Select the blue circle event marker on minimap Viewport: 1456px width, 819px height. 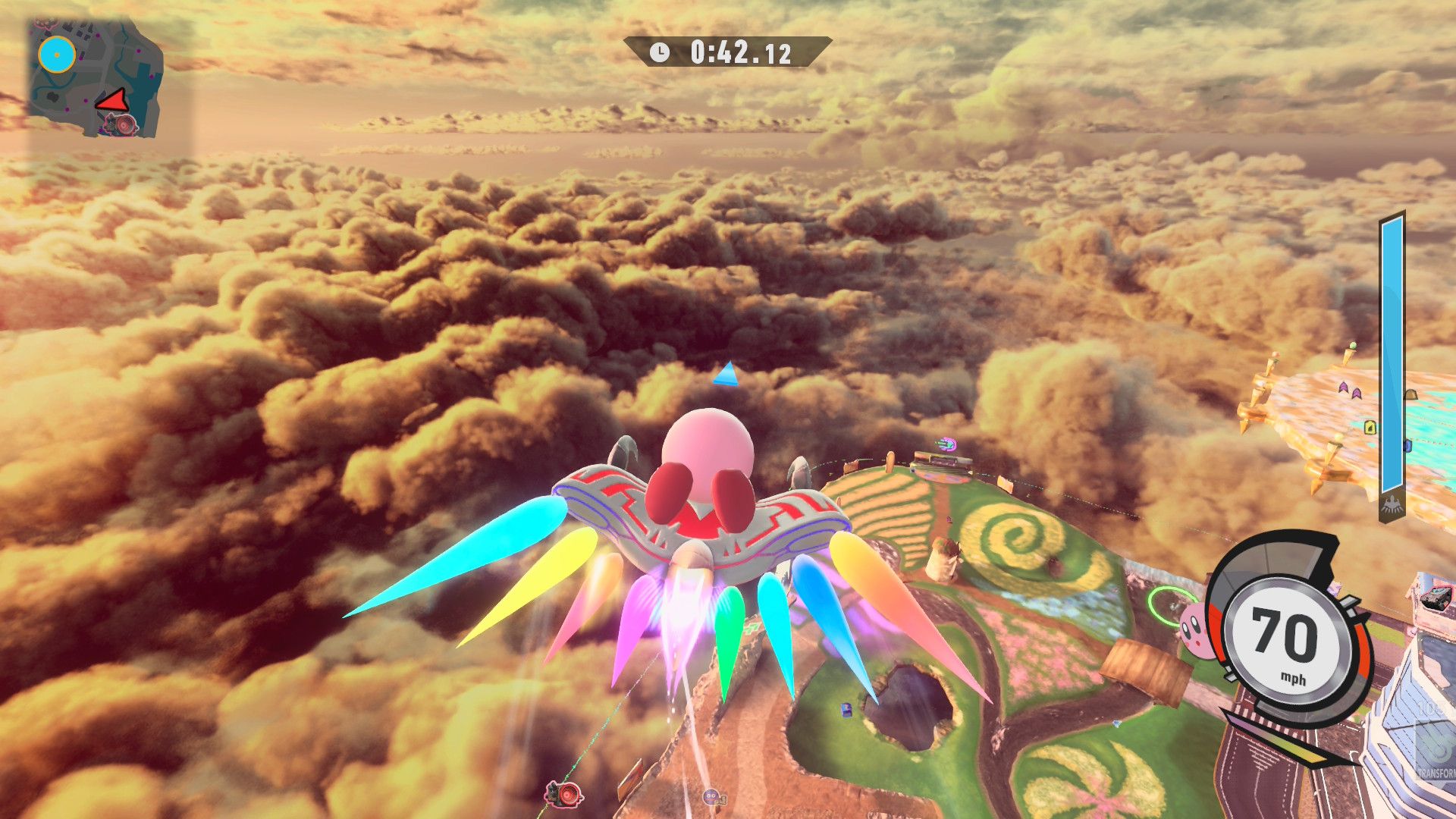pos(57,55)
